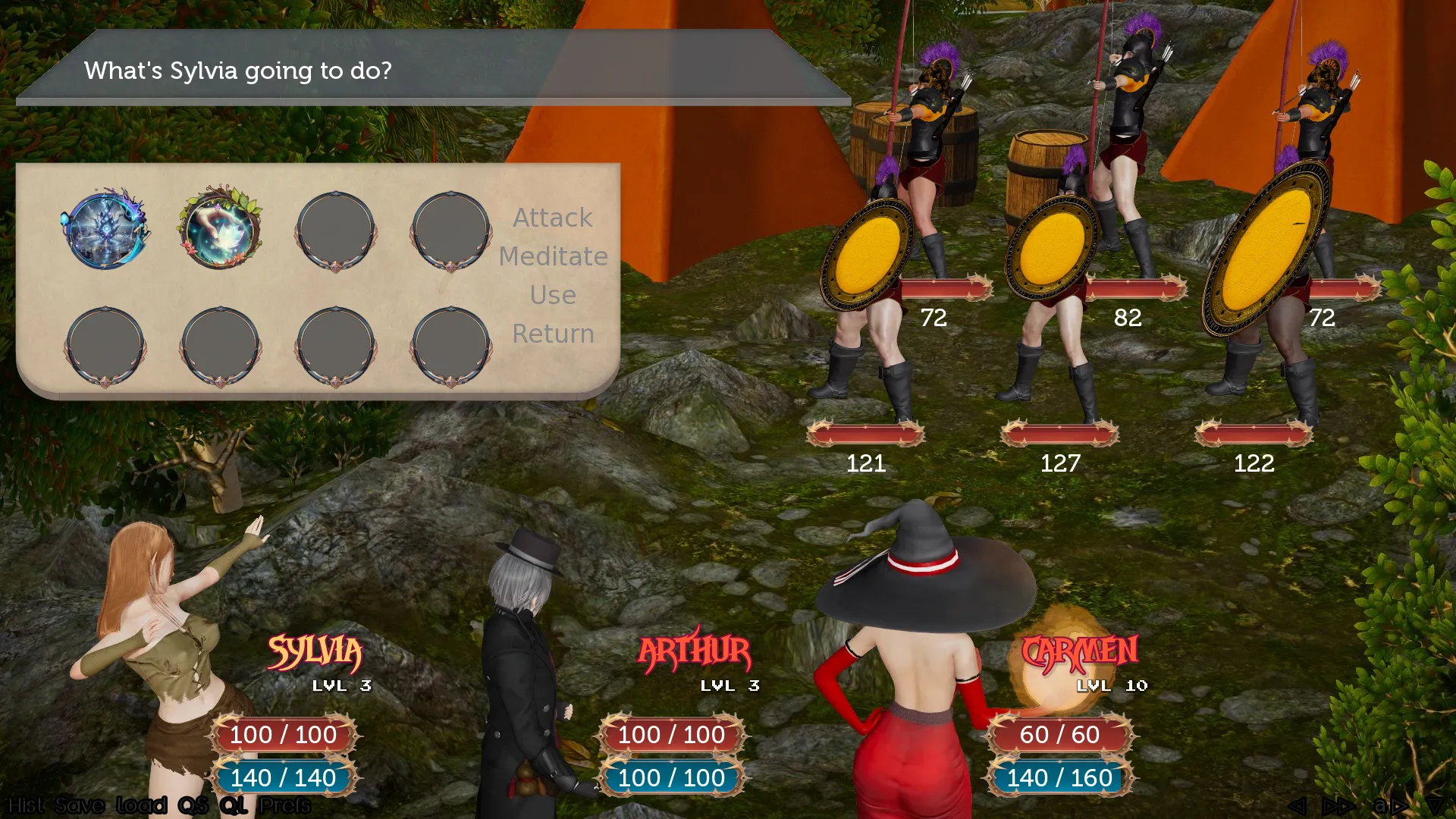Quick save with the QS button
The height and width of the screenshot is (819, 1456).
click(x=193, y=805)
